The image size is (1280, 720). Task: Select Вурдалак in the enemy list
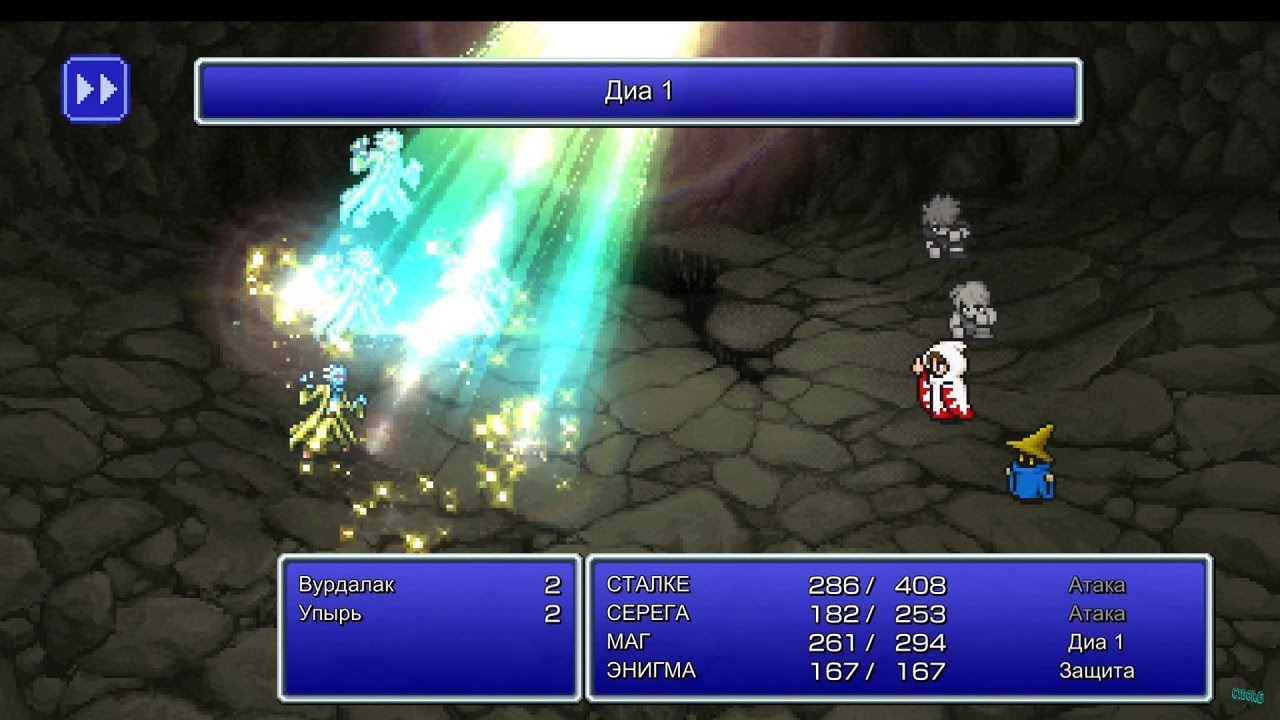coord(347,585)
